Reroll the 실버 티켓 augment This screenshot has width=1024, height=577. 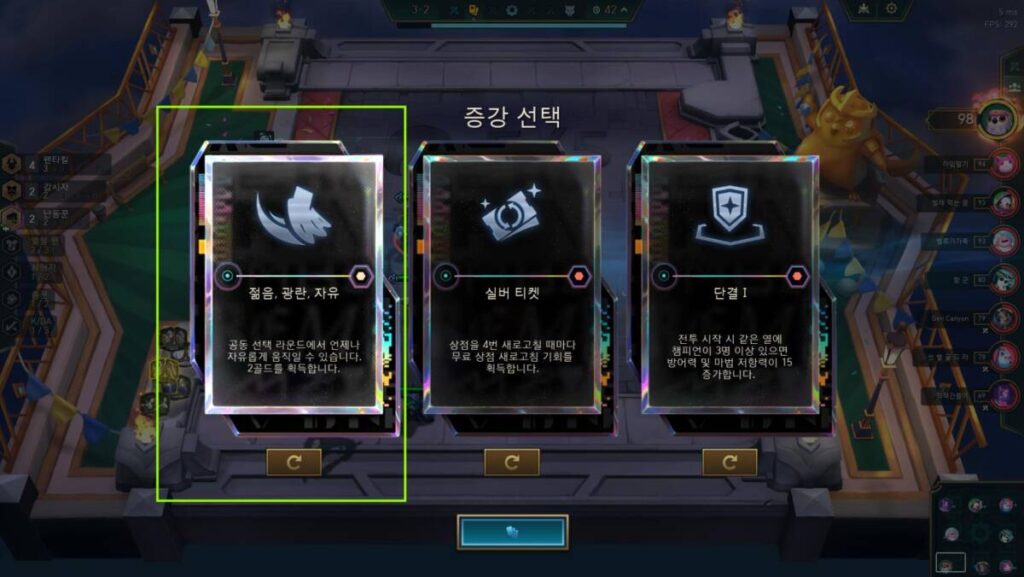point(511,462)
